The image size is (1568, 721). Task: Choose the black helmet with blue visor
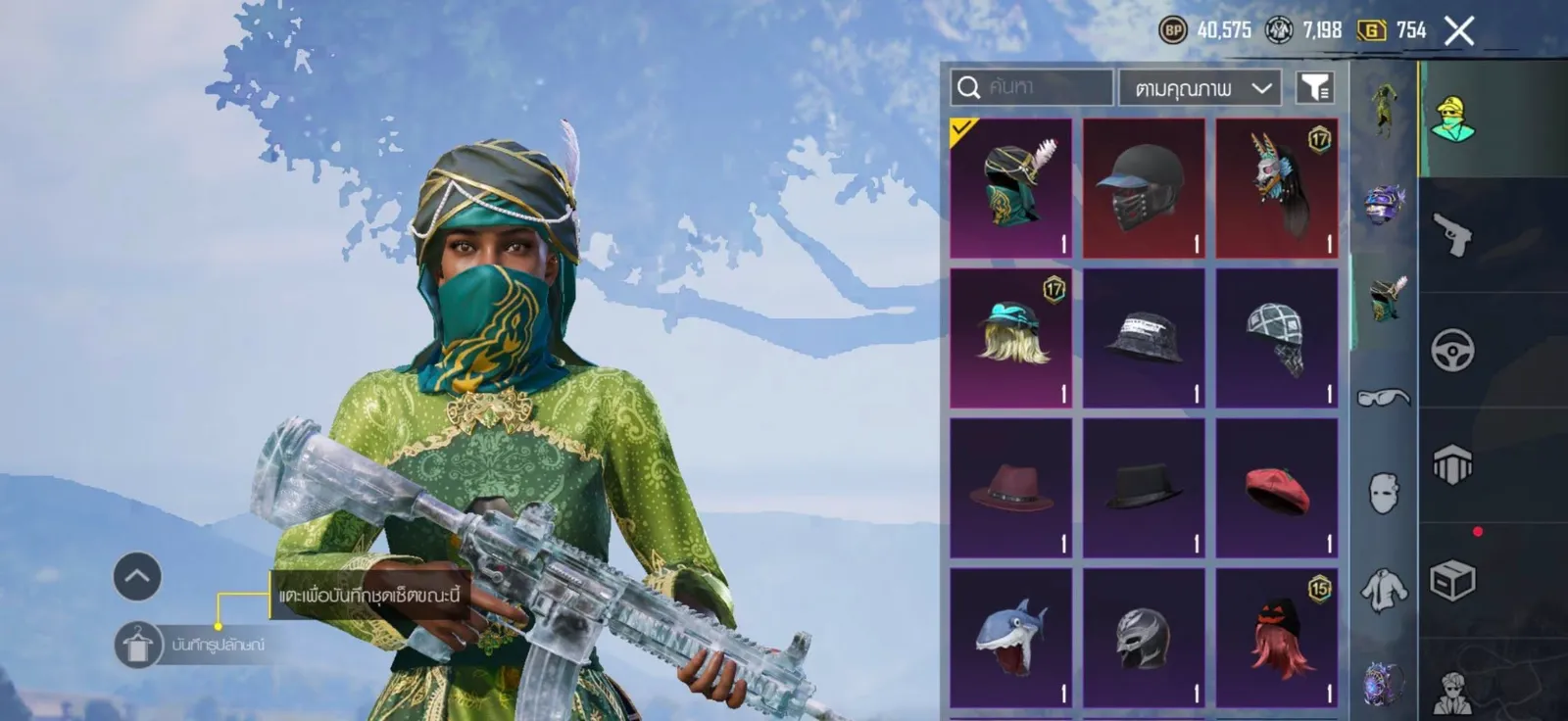click(1144, 188)
